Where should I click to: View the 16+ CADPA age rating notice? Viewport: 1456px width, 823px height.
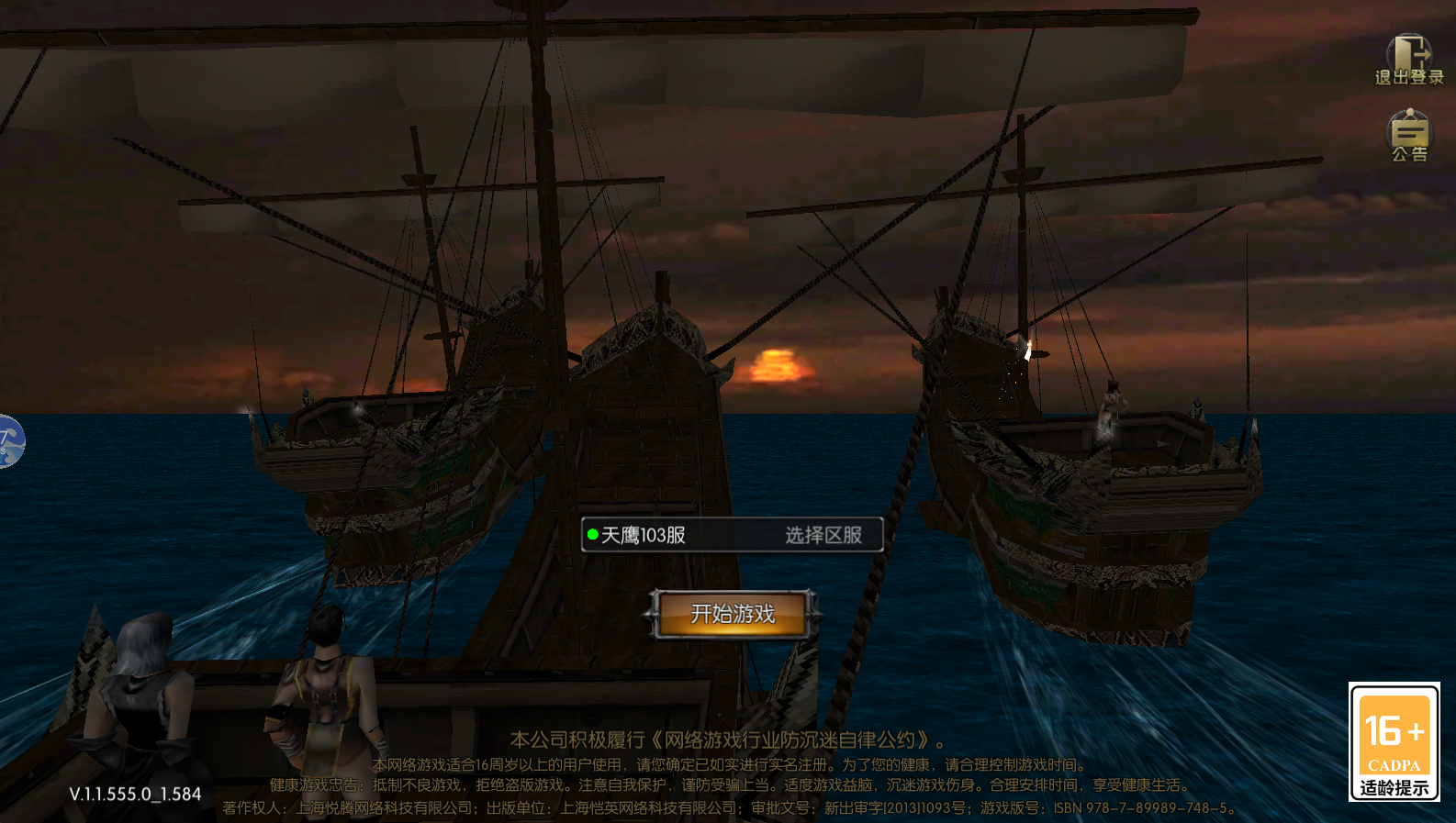1394,741
